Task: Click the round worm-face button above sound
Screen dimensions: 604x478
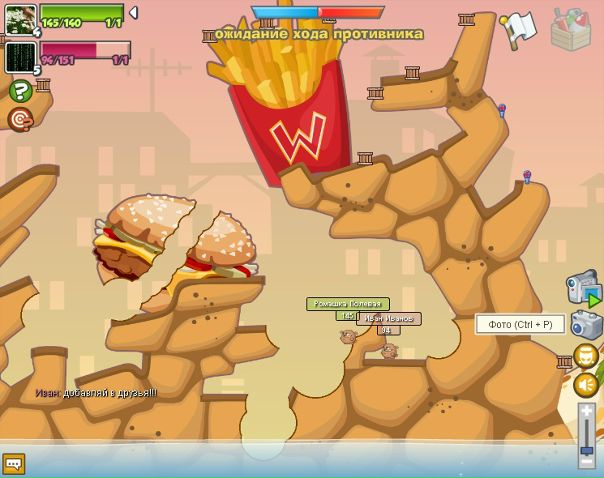Action: pyautogui.click(x=586, y=356)
